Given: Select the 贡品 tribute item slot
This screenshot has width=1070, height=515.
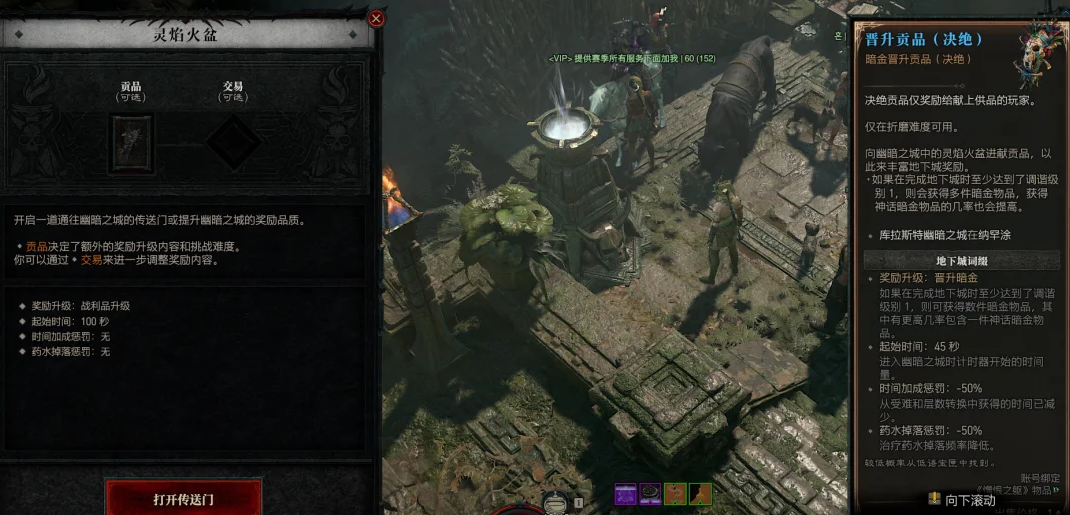Looking at the screenshot, I should tap(131, 143).
